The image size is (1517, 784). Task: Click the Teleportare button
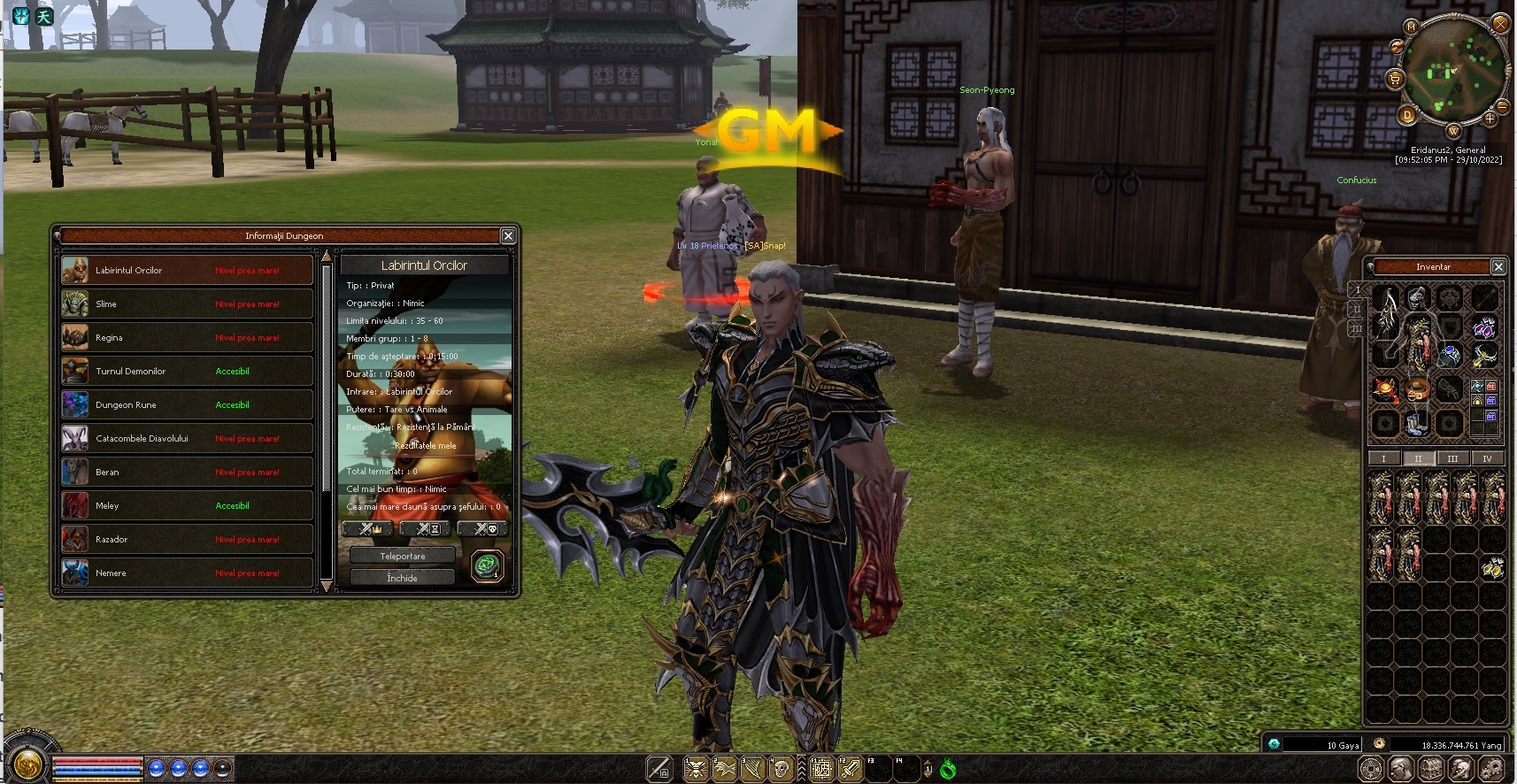pyautogui.click(x=403, y=557)
